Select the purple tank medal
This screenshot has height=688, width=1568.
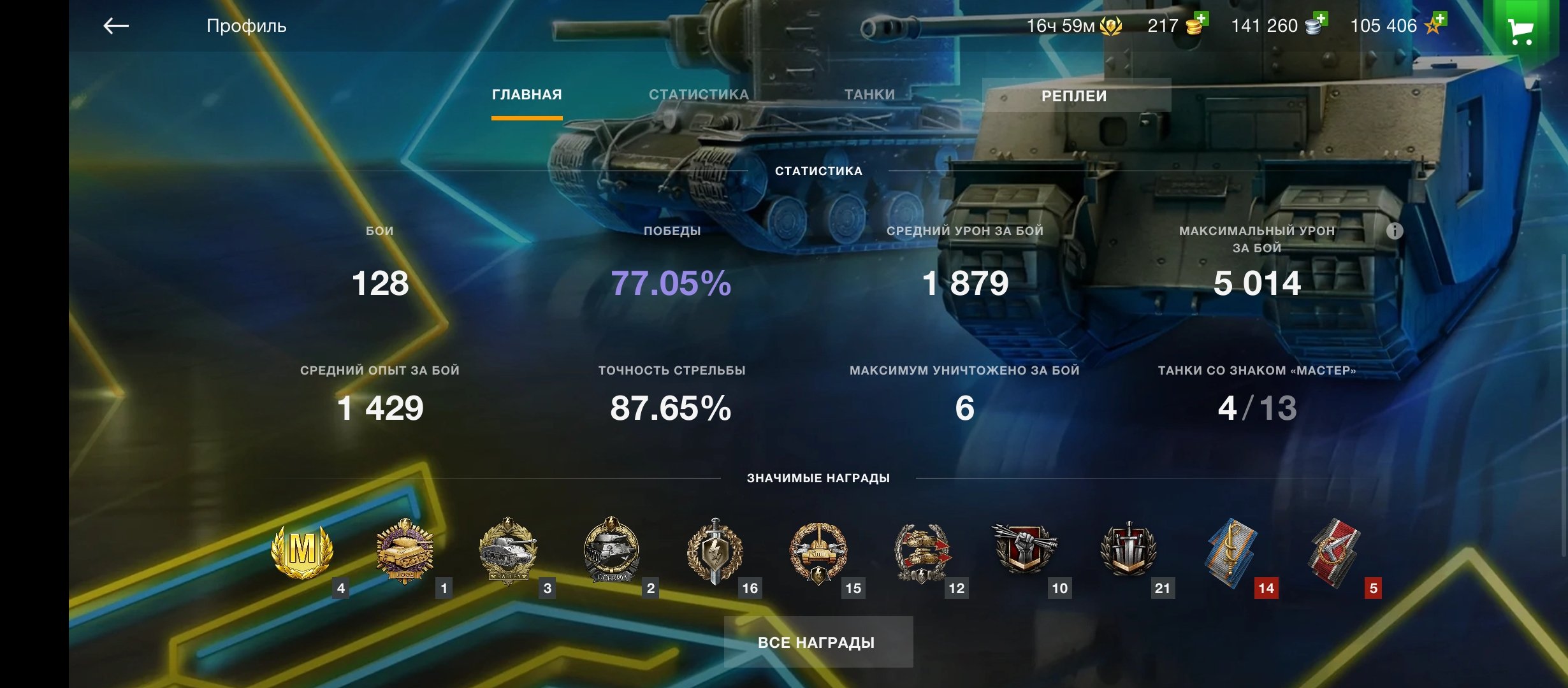[405, 550]
